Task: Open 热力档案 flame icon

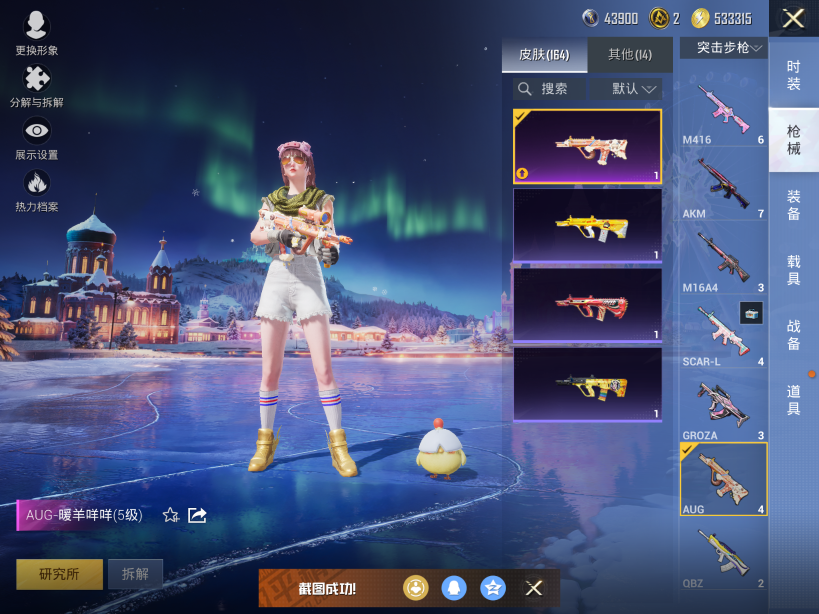Action: click(37, 189)
